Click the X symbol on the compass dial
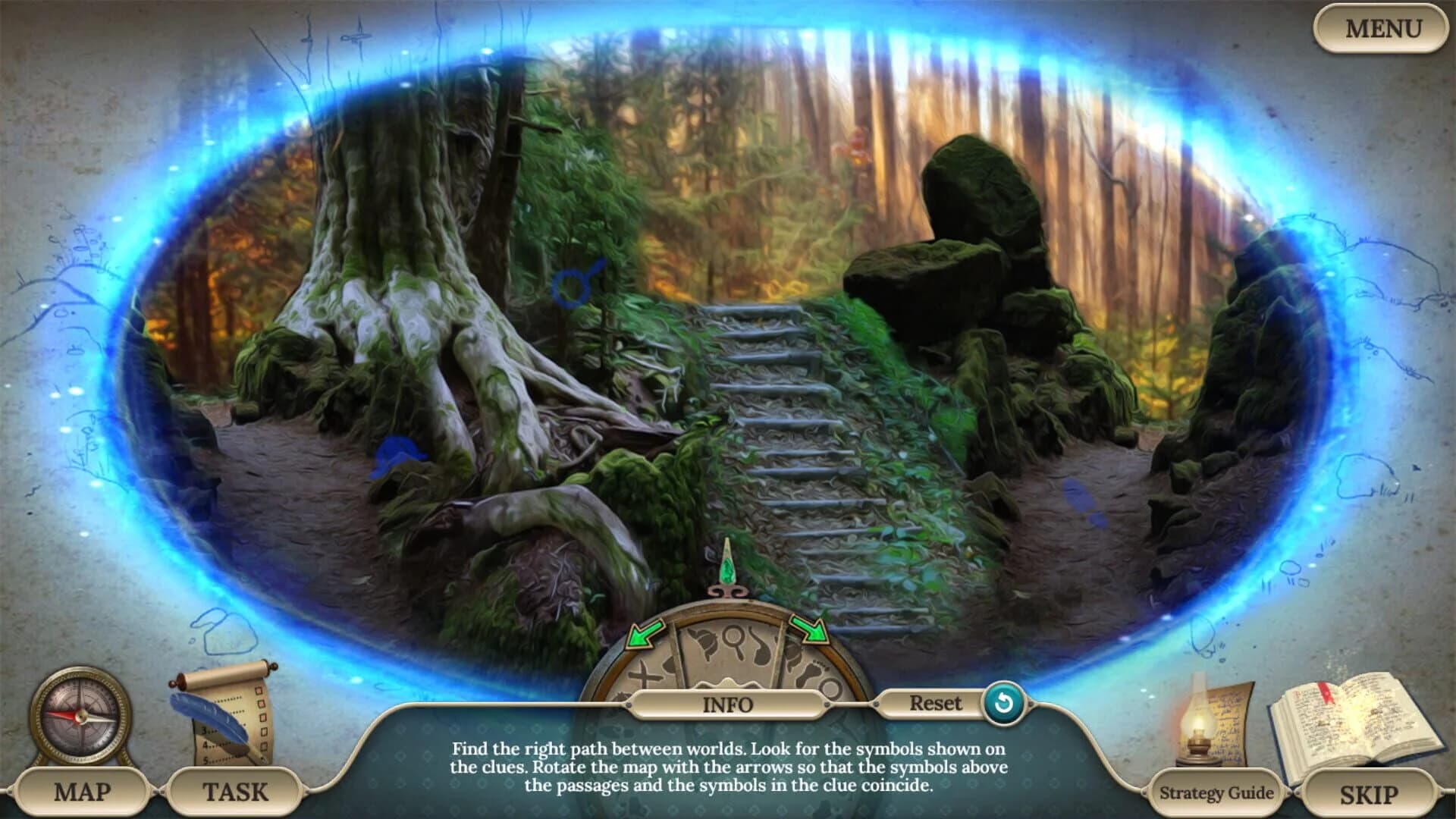This screenshot has width=1456, height=819. (x=644, y=673)
